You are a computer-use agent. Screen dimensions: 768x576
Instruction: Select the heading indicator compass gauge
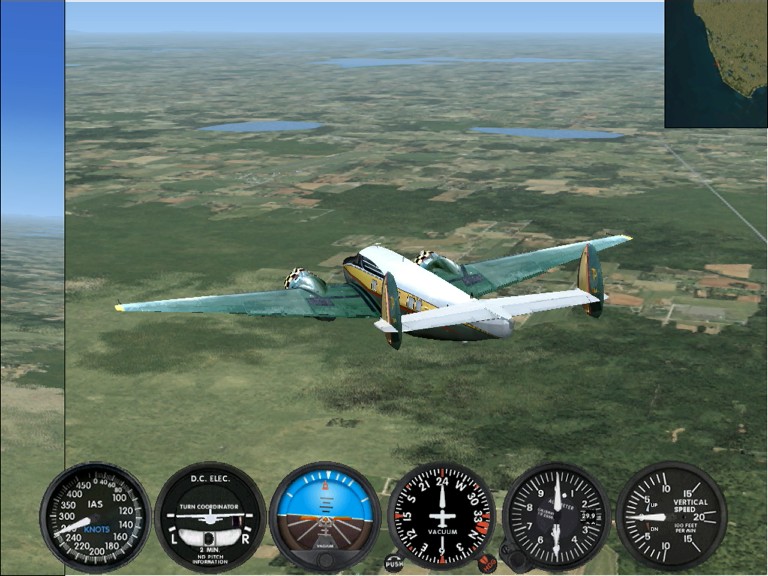coord(441,516)
